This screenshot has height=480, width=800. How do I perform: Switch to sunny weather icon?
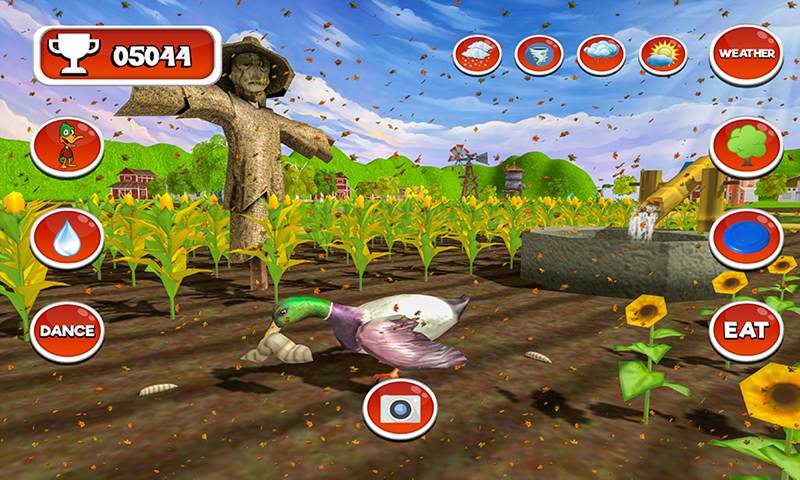point(662,54)
